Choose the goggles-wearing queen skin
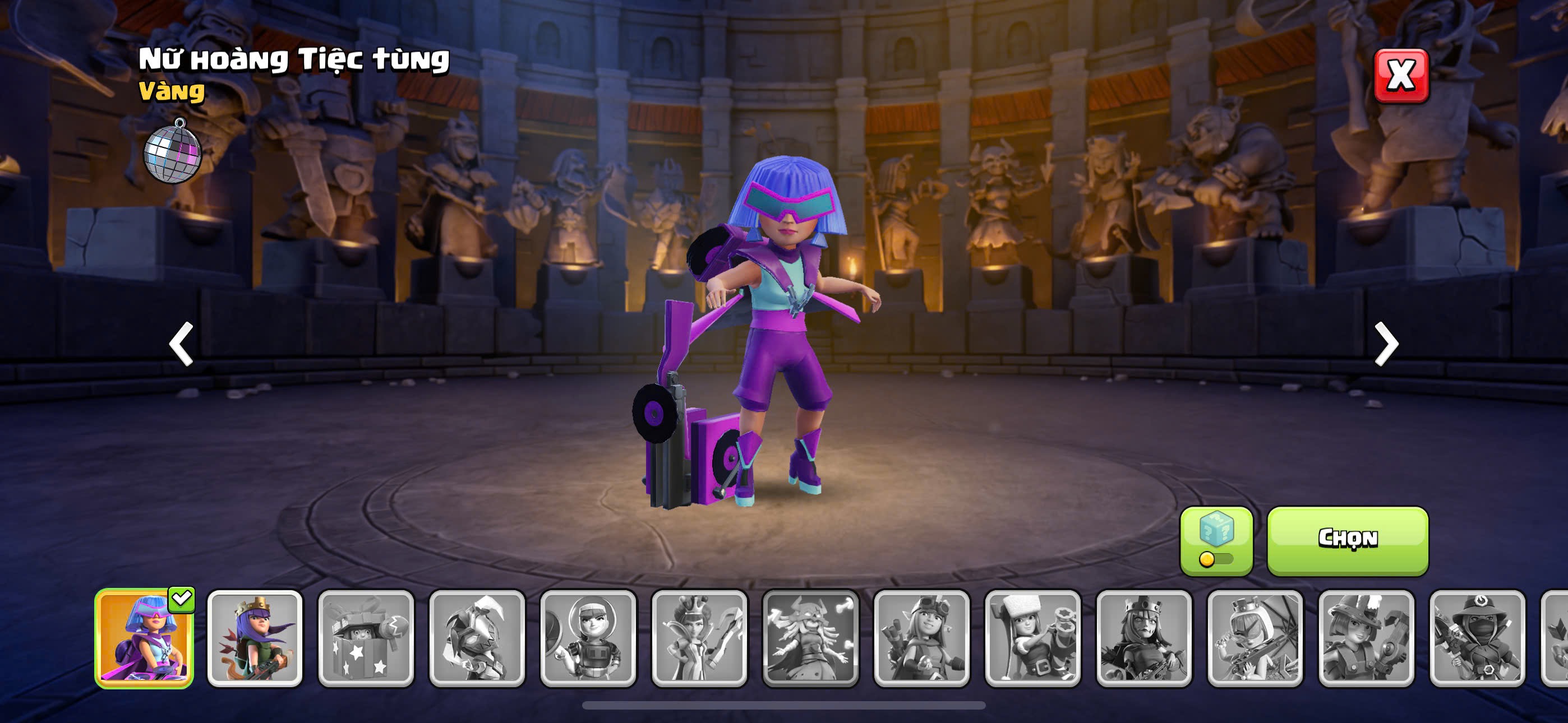Viewport: 1568px width, 723px height. tap(921, 638)
